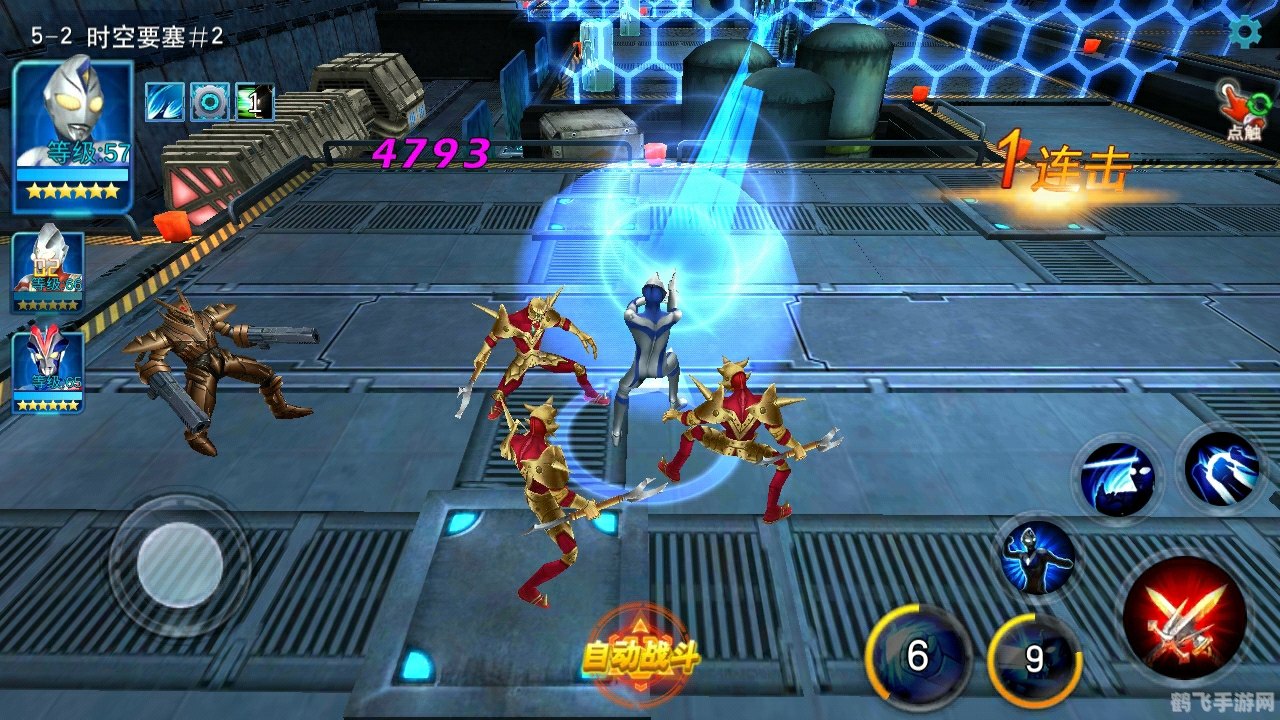
Task: Open the settings gear menu
Action: [x=1245, y=32]
